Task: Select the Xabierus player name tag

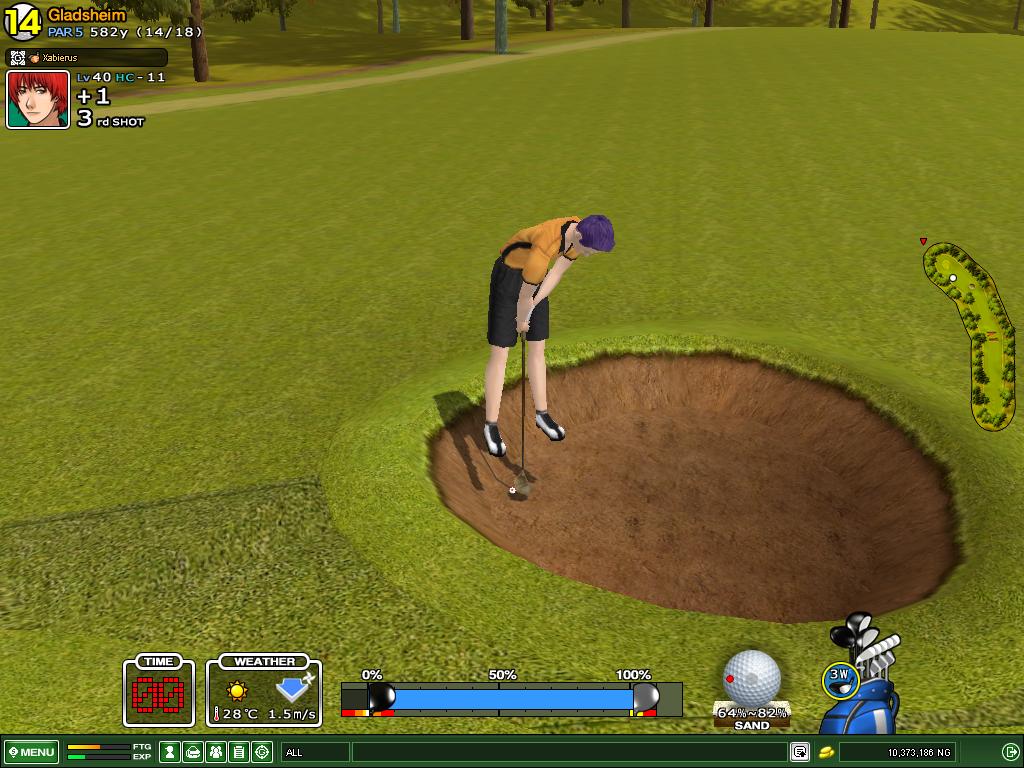Action: pyautogui.click(x=86, y=58)
